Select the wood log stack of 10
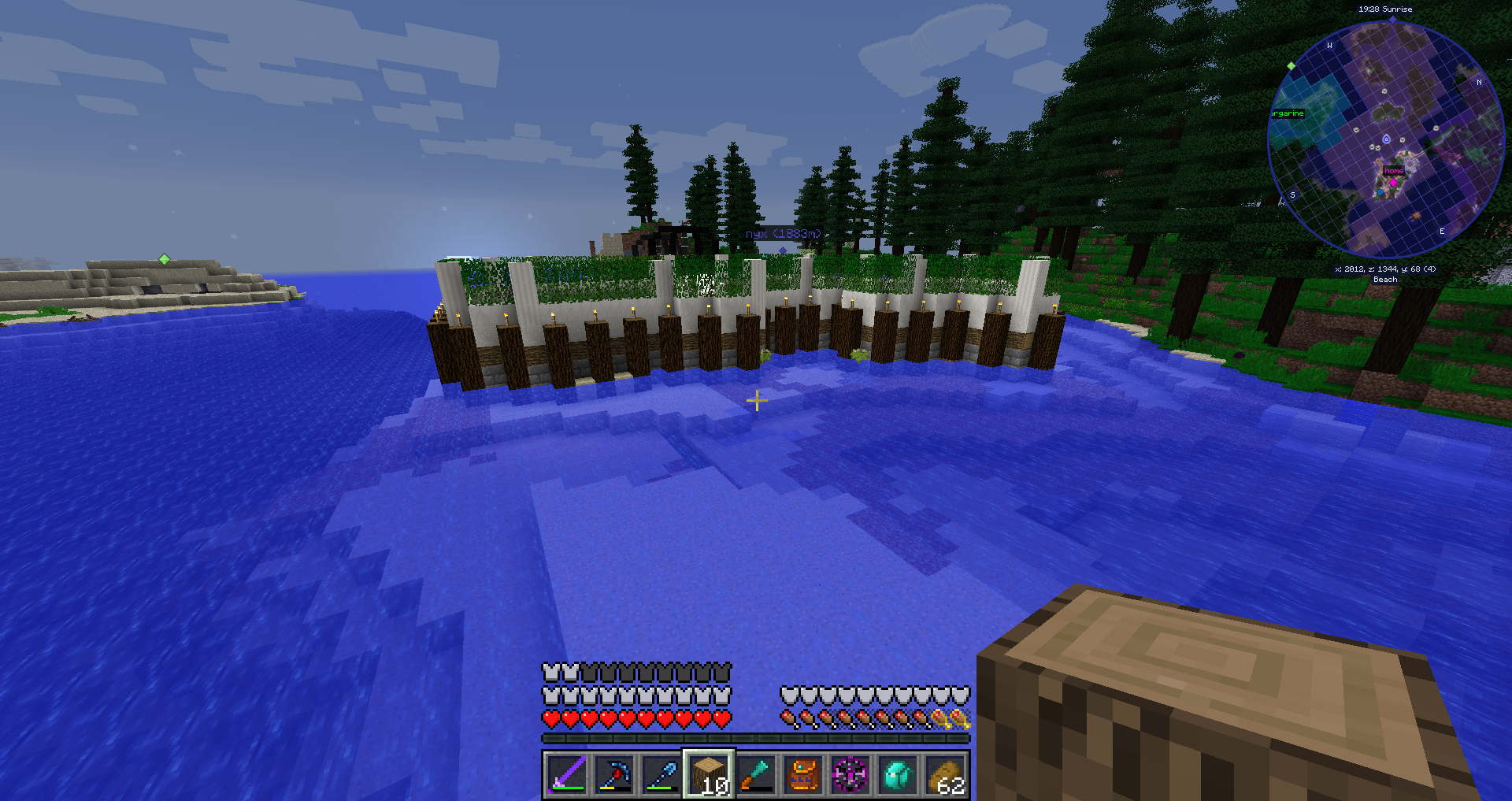The height and width of the screenshot is (801, 1512). (709, 773)
